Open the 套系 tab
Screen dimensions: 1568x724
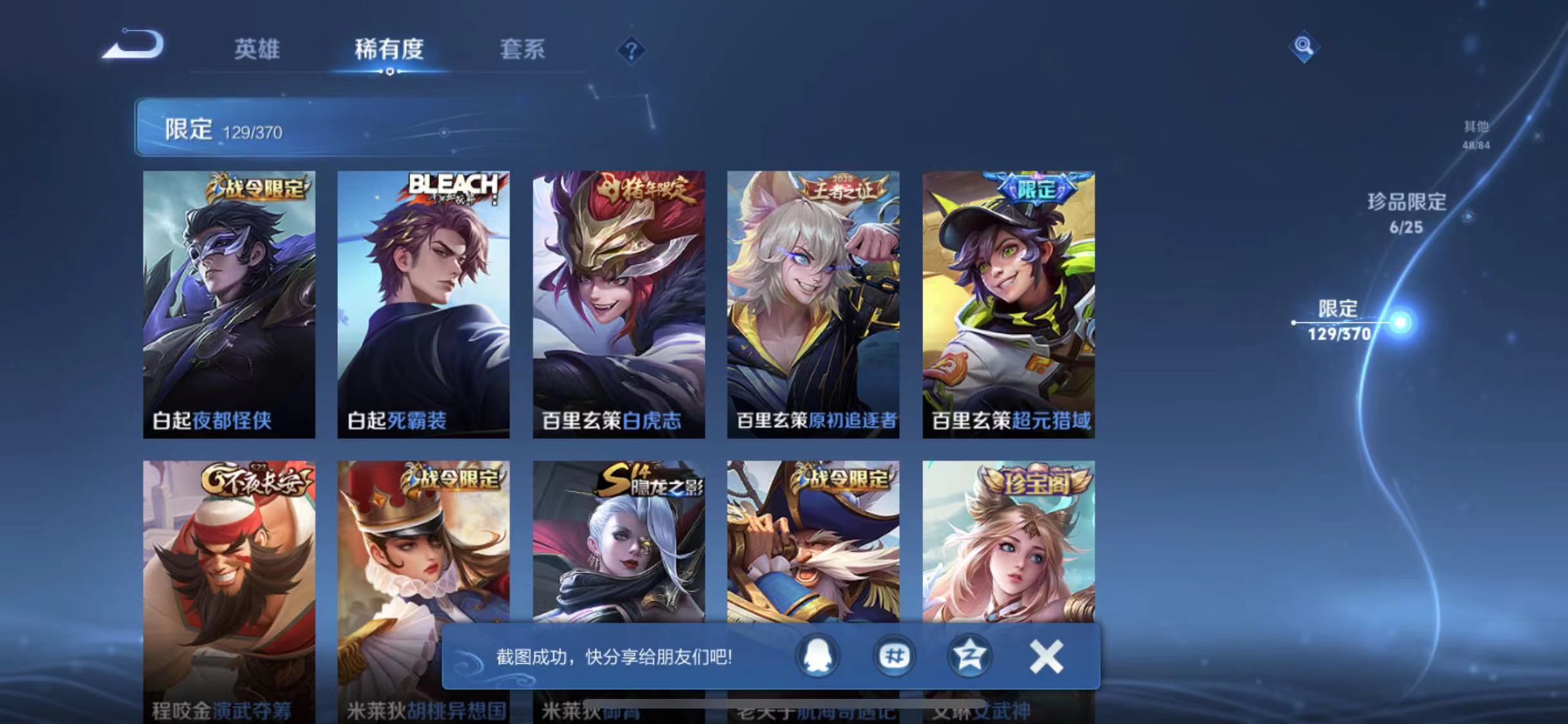[x=523, y=50]
